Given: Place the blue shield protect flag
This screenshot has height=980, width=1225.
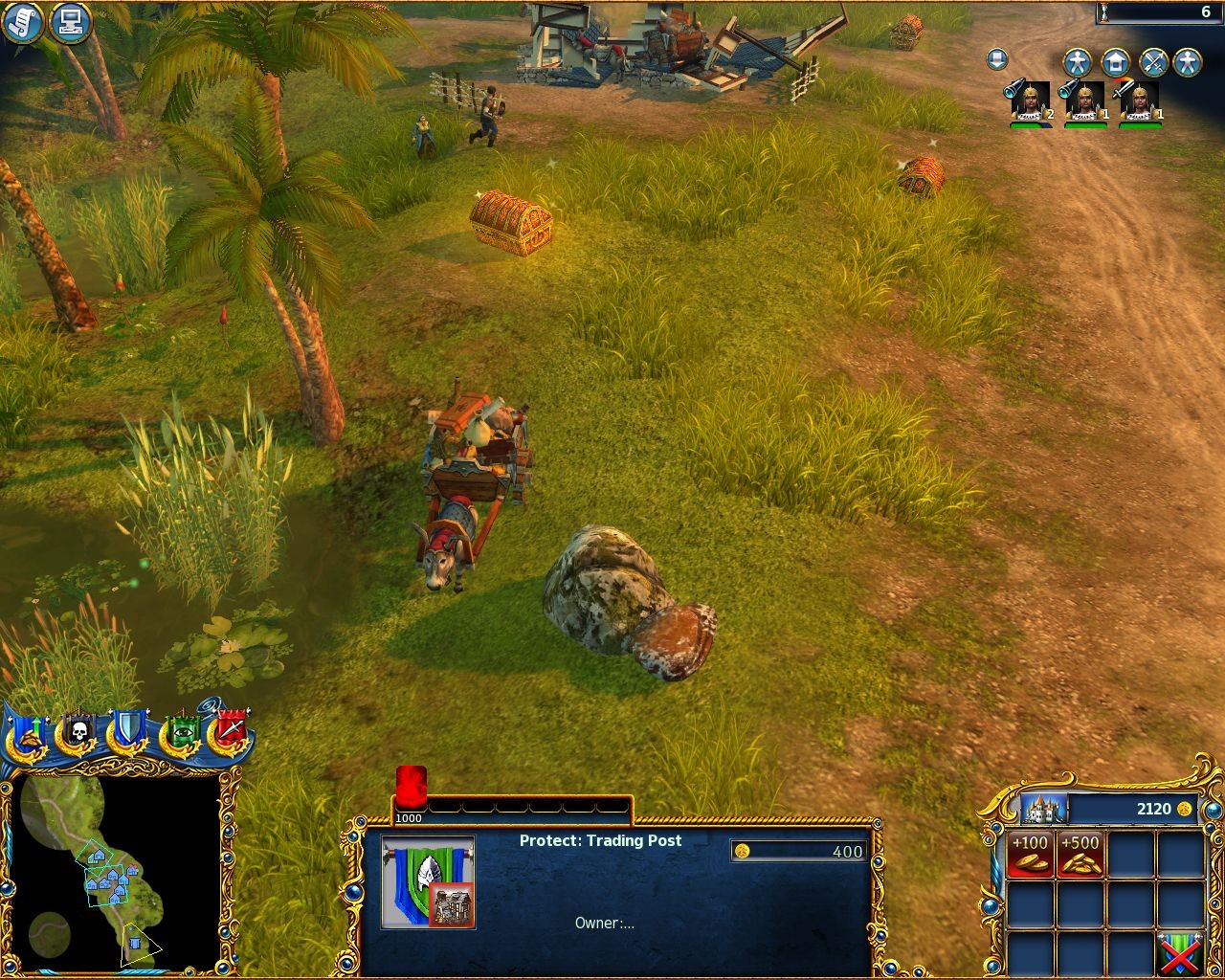Looking at the screenshot, I should tap(126, 734).
